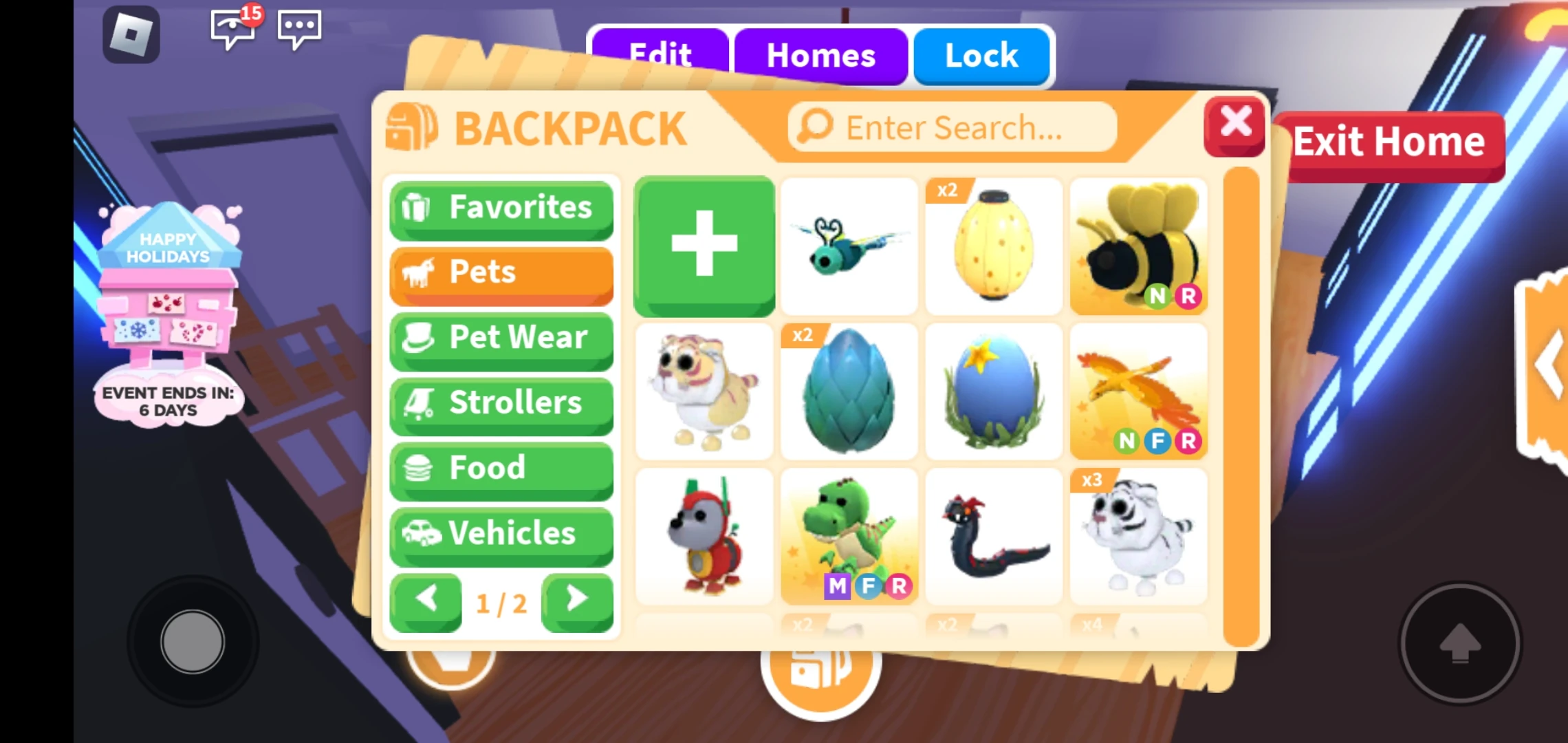Select the Pets category
The height and width of the screenshot is (743, 1568).
pyautogui.click(x=501, y=272)
